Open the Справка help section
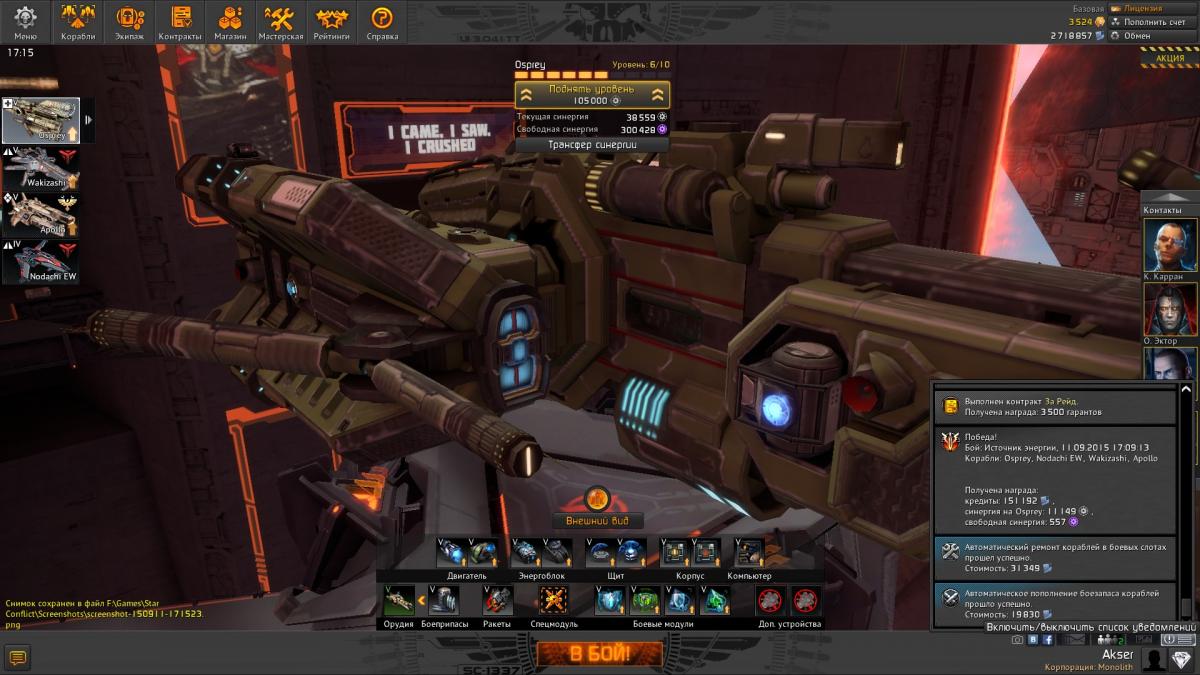1200x675 pixels. (x=381, y=22)
